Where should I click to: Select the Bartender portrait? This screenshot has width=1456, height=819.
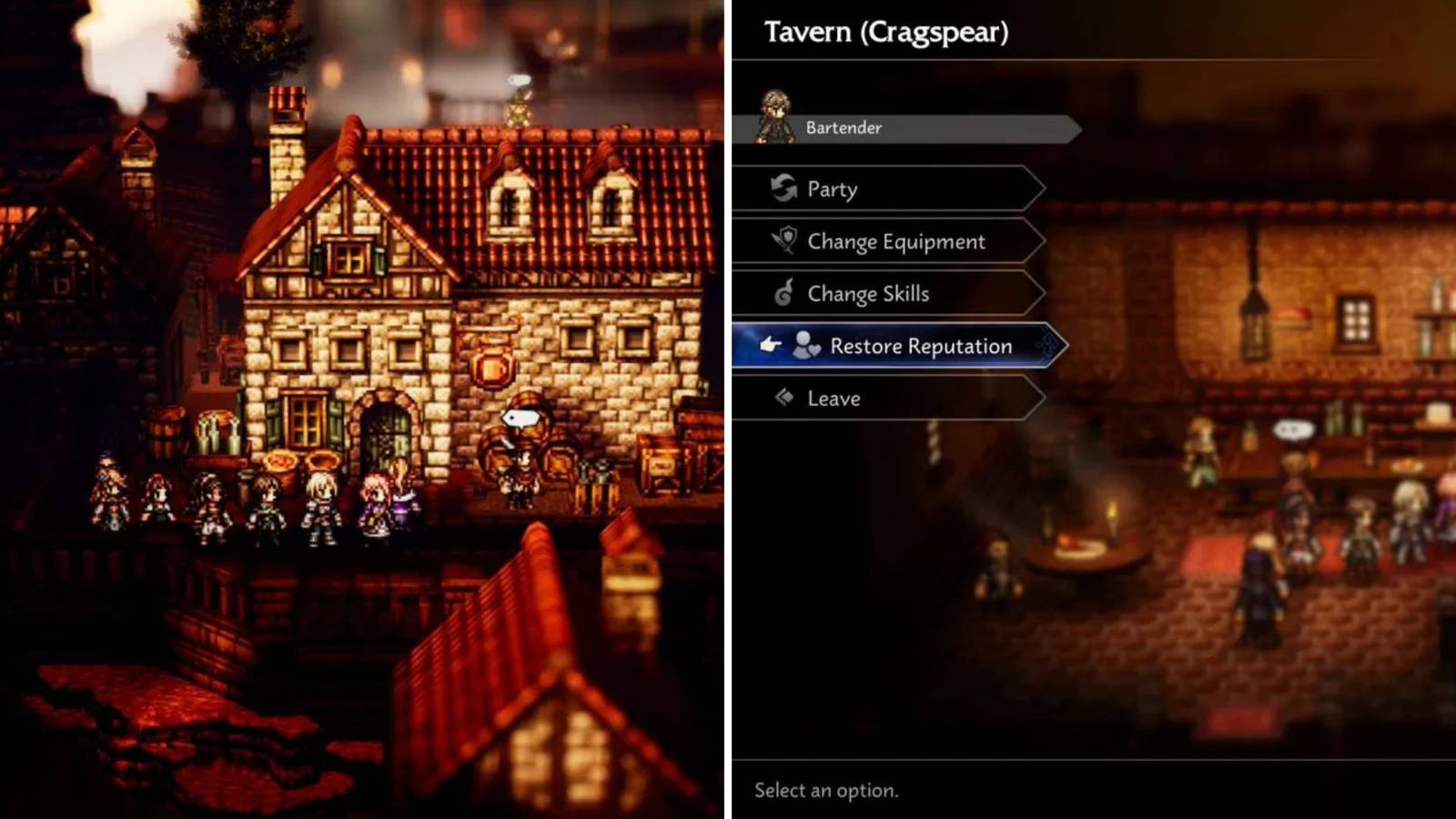coord(778,114)
